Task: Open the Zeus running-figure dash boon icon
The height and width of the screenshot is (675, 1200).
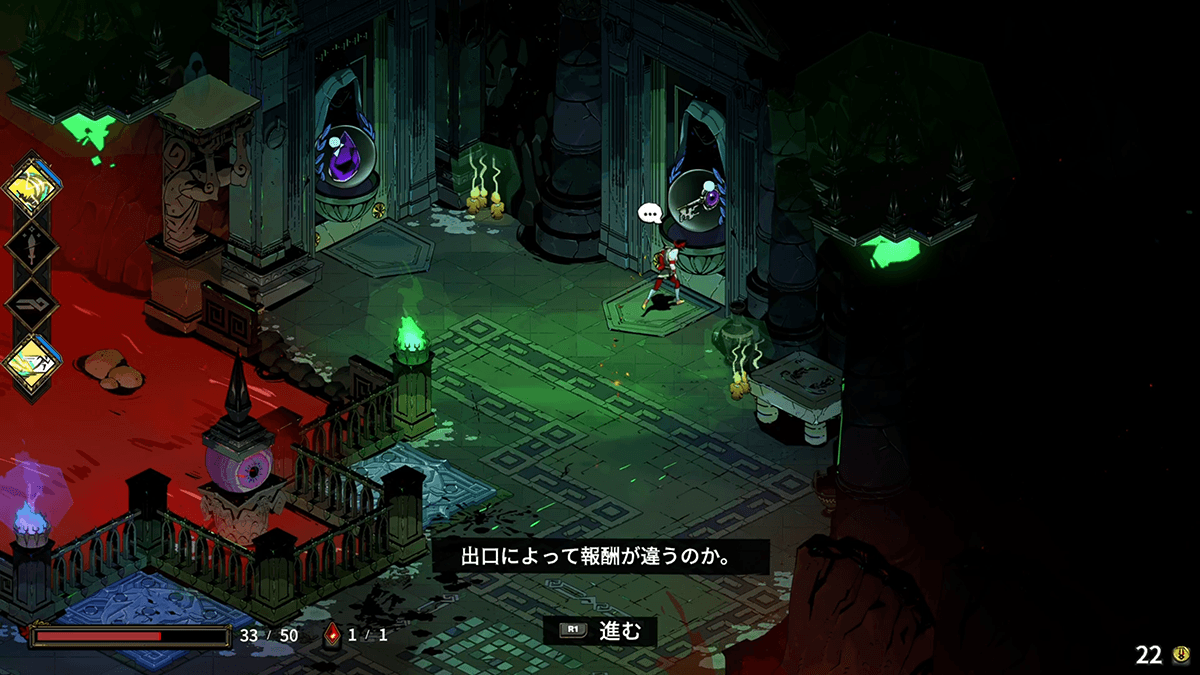Action: [33, 360]
